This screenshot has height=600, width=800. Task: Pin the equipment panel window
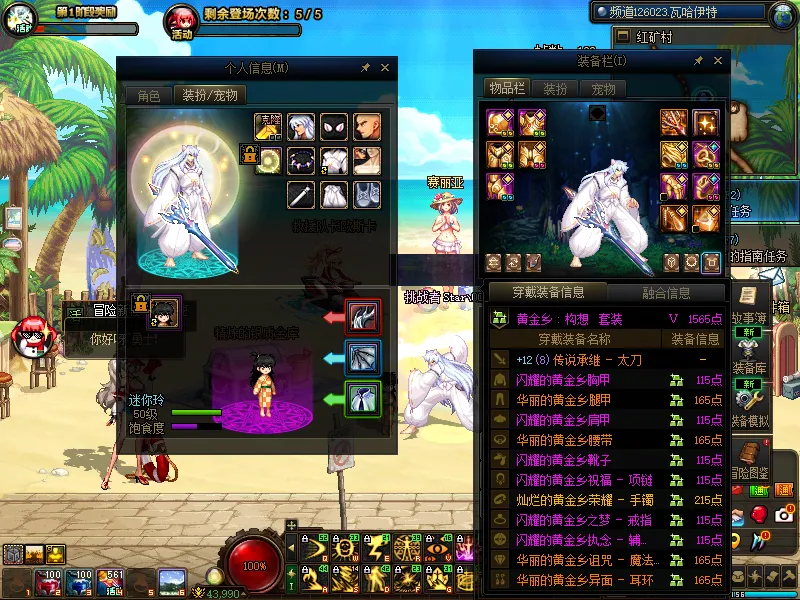[698, 61]
